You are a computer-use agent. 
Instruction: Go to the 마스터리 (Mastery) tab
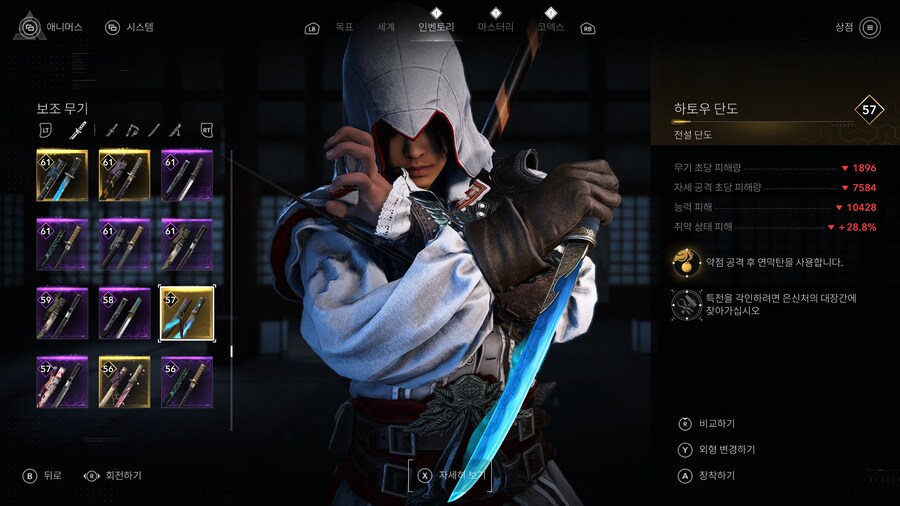coord(496,27)
